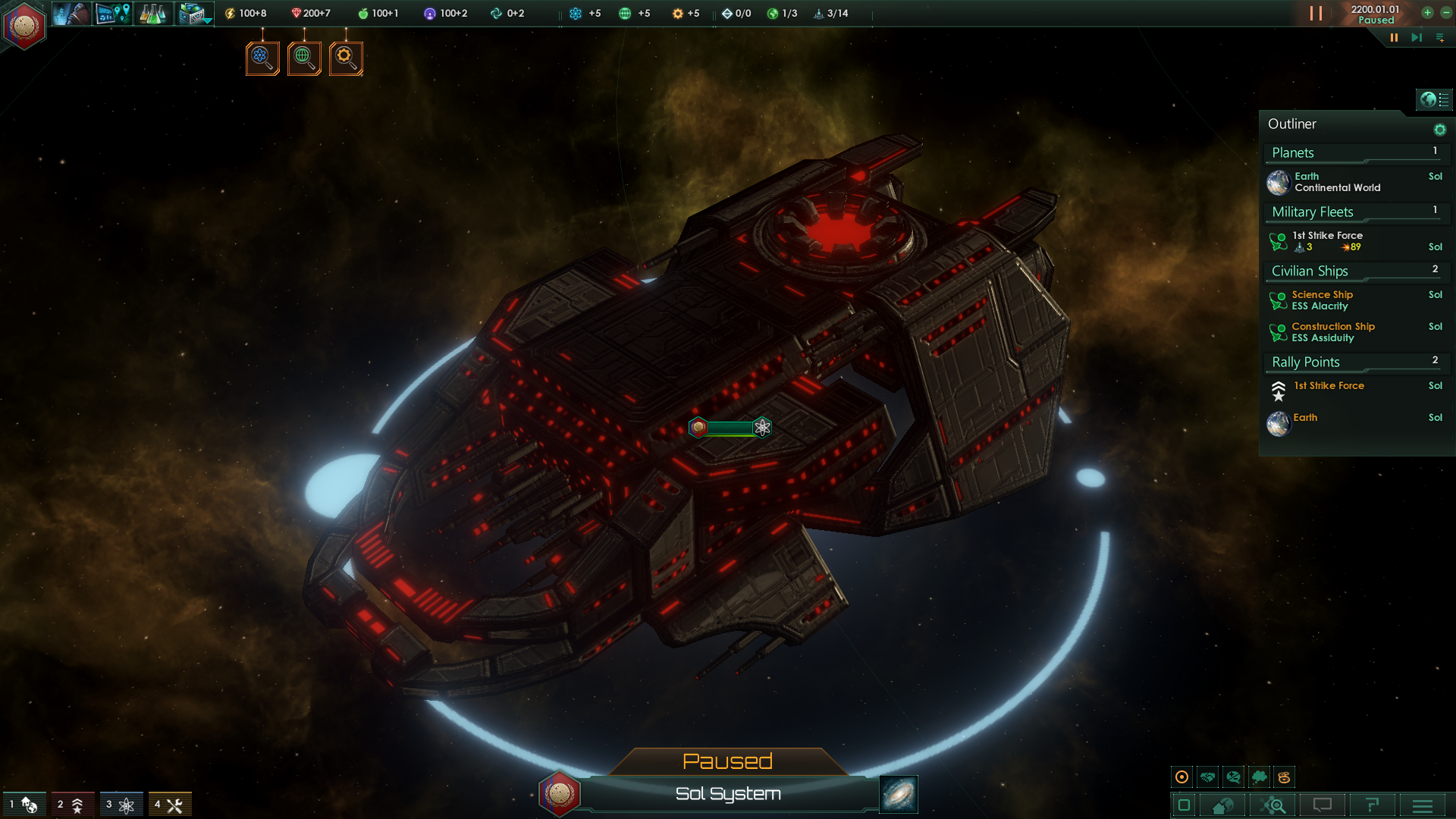Toggle the outliner panel visibility button
The height and width of the screenshot is (819, 1456).
pyautogui.click(x=1433, y=99)
